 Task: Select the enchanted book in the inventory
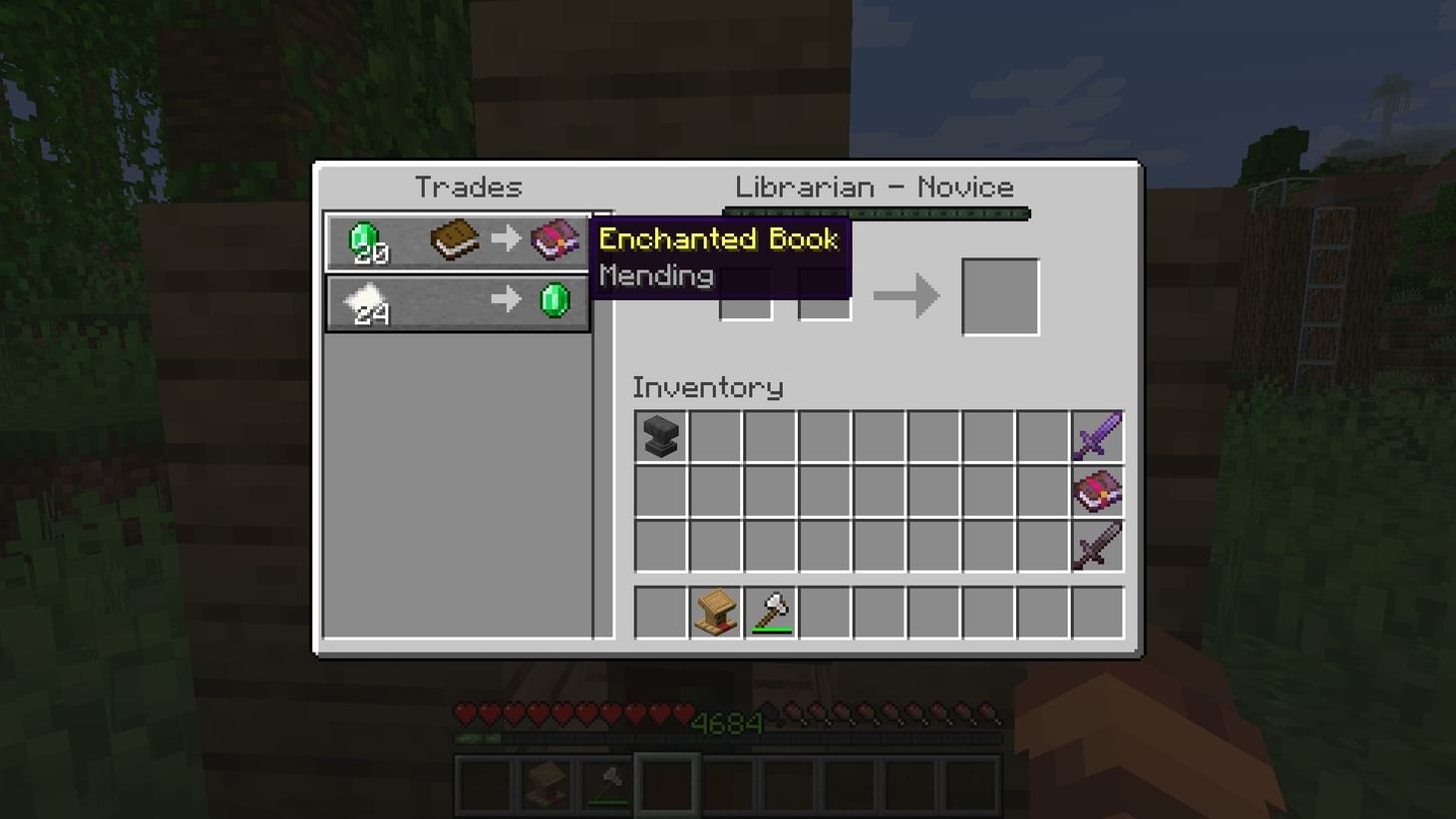[1096, 490]
